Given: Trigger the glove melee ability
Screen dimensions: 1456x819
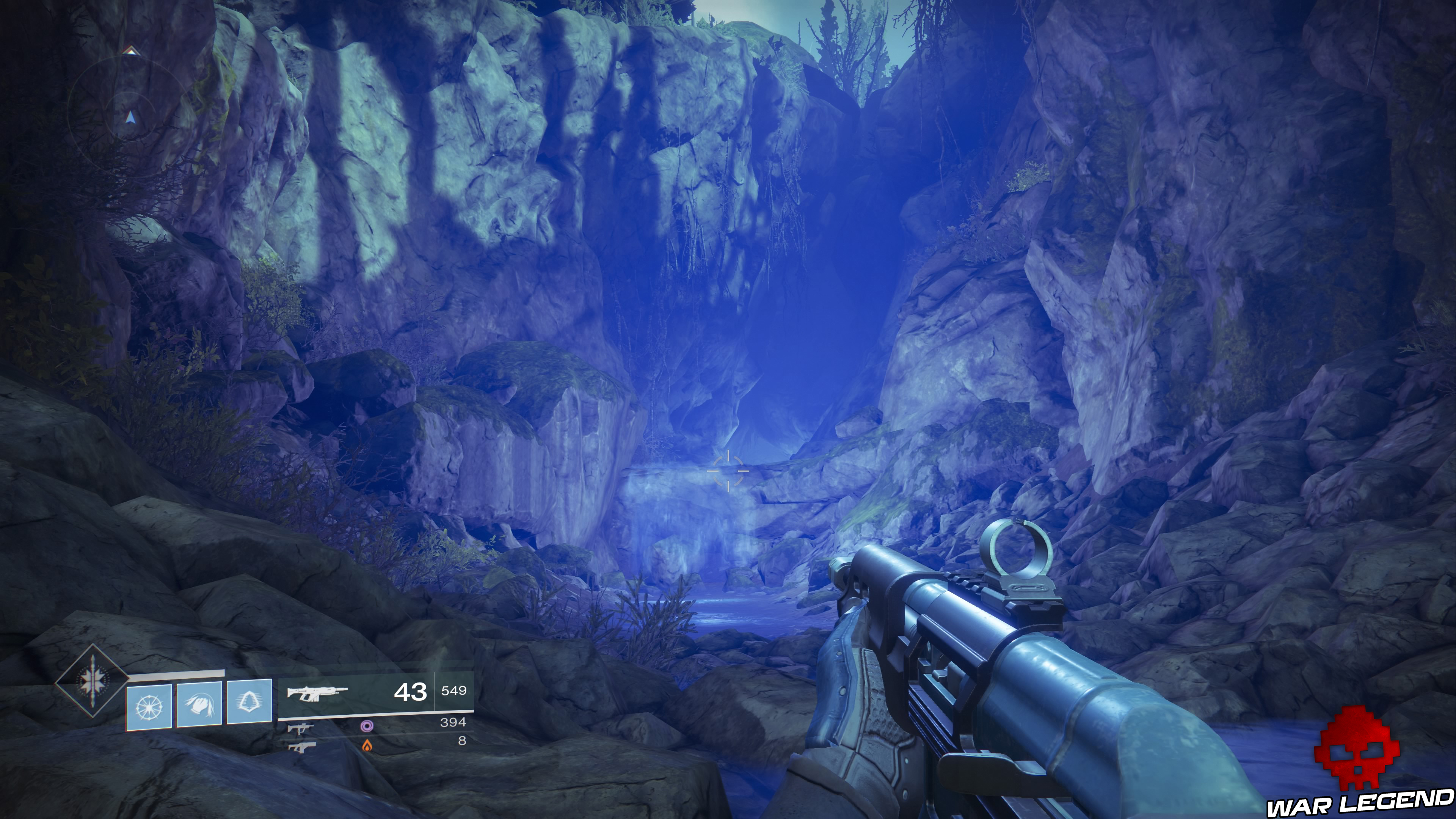Looking at the screenshot, I should point(199,704).
